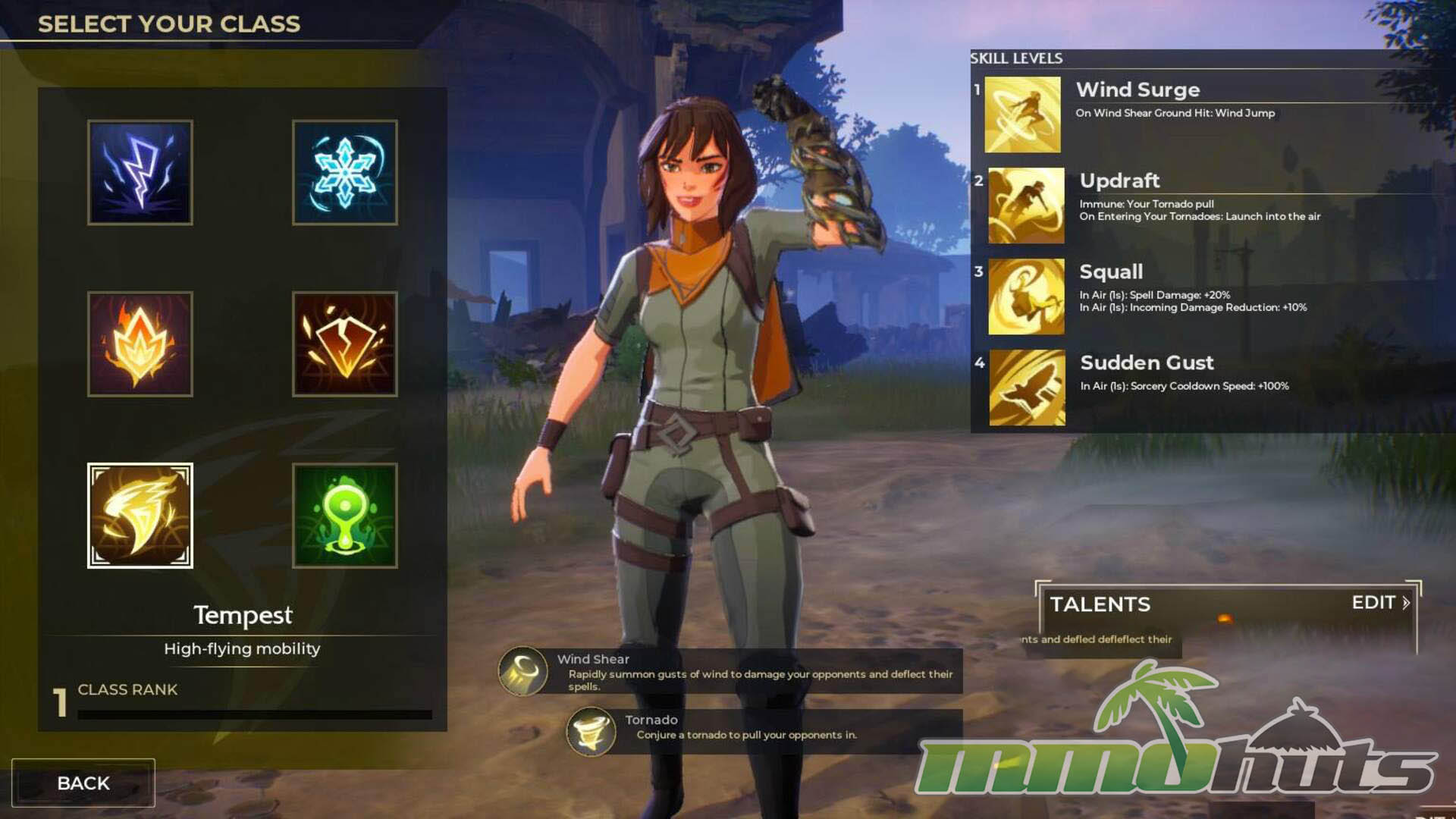View the Tornado ability icon
The image size is (1456, 819).
[x=591, y=732]
